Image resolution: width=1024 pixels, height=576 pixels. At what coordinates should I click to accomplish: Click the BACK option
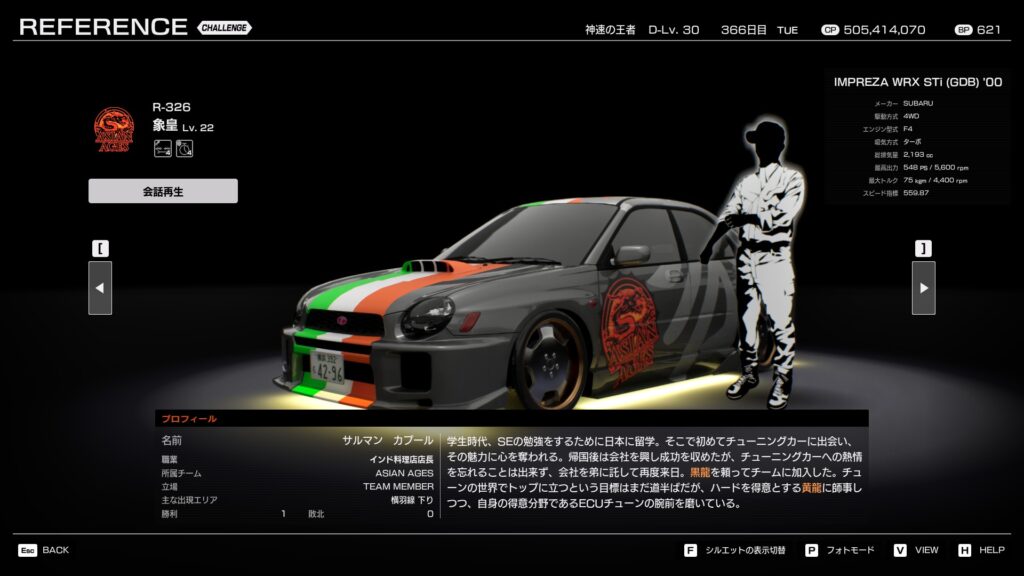tap(44, 550)
